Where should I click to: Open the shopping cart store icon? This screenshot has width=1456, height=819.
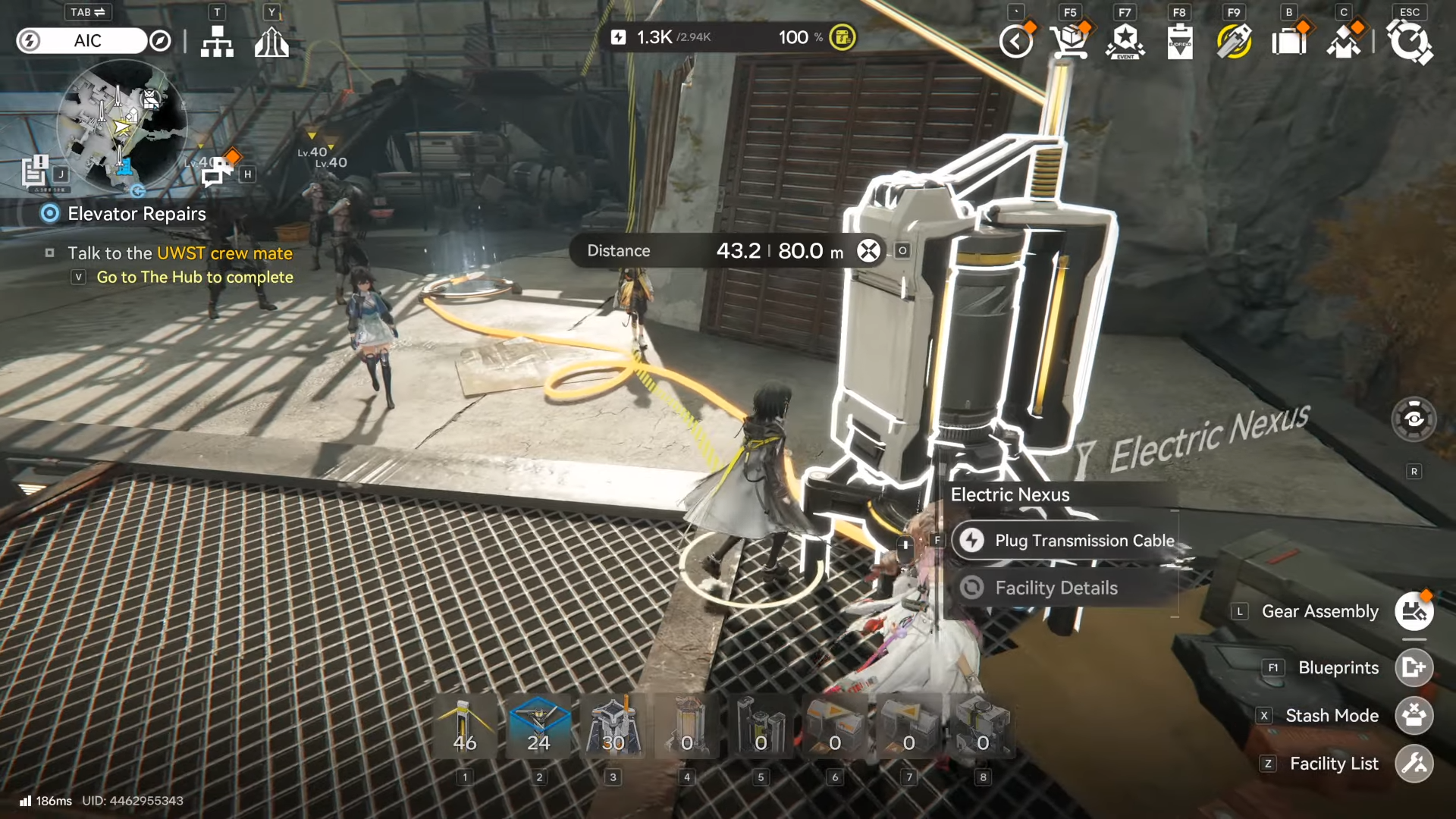1069,41
